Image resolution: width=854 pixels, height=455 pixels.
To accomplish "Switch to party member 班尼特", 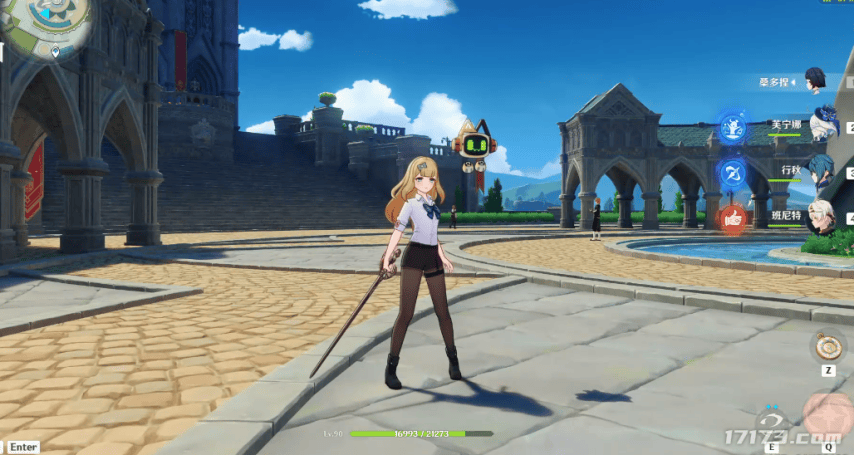I will pyautogui.click(x=824, y=213).
